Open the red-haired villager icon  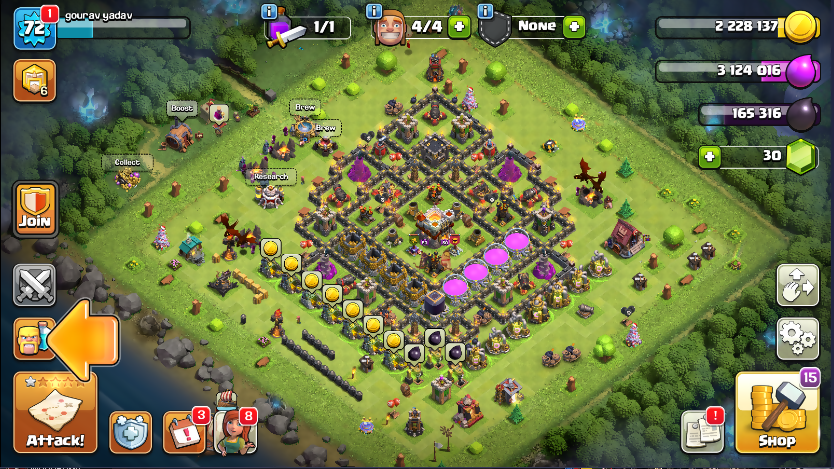click(x=234, y=432)
